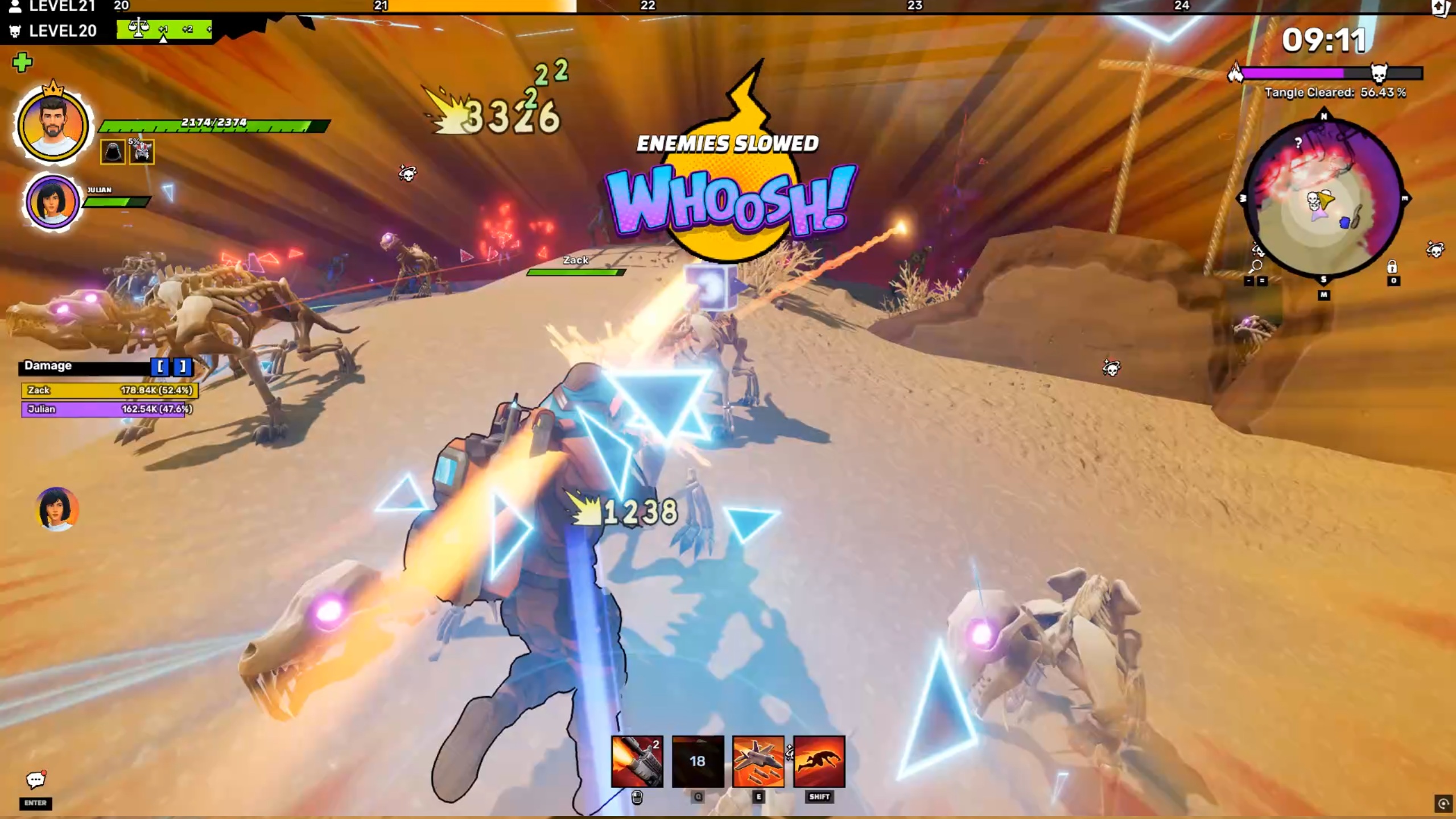
Task: Select Zack's row in damage meter
Action: pos(109,390)
